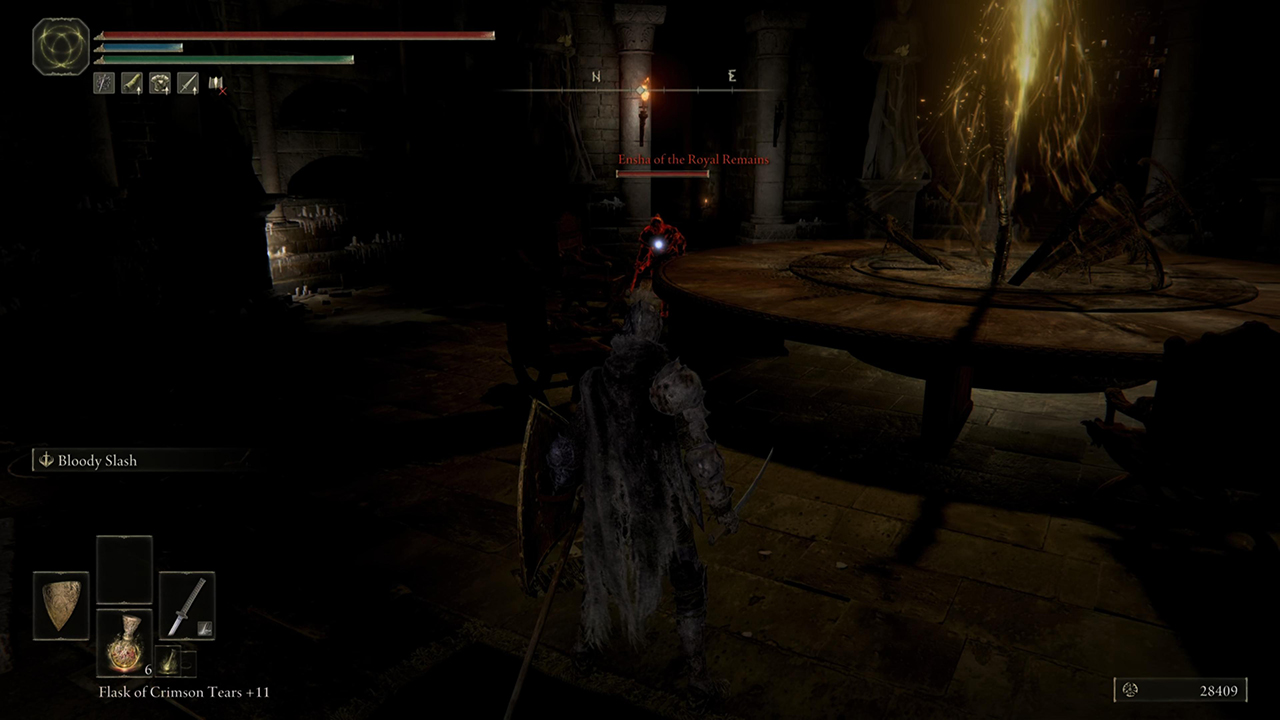Click the compass marker labeled E

(731, 76)
